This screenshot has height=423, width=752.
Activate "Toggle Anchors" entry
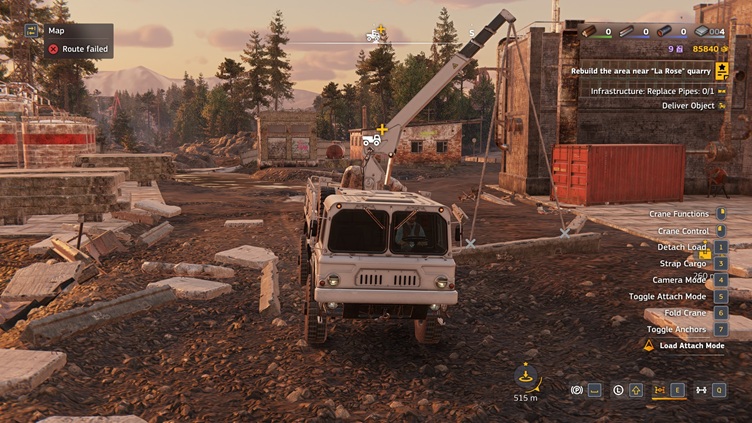click(677, 329)
